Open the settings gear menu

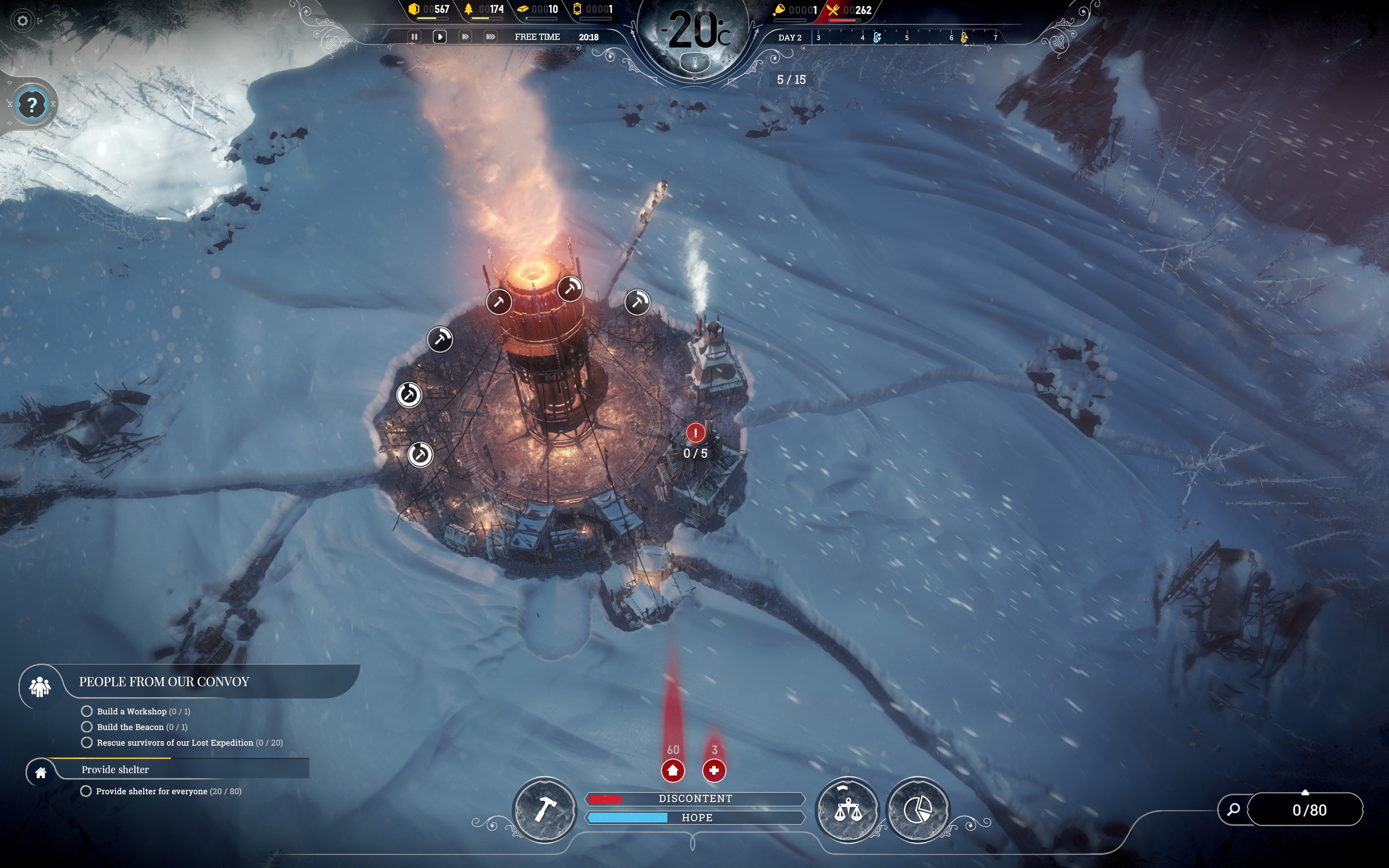22,21
